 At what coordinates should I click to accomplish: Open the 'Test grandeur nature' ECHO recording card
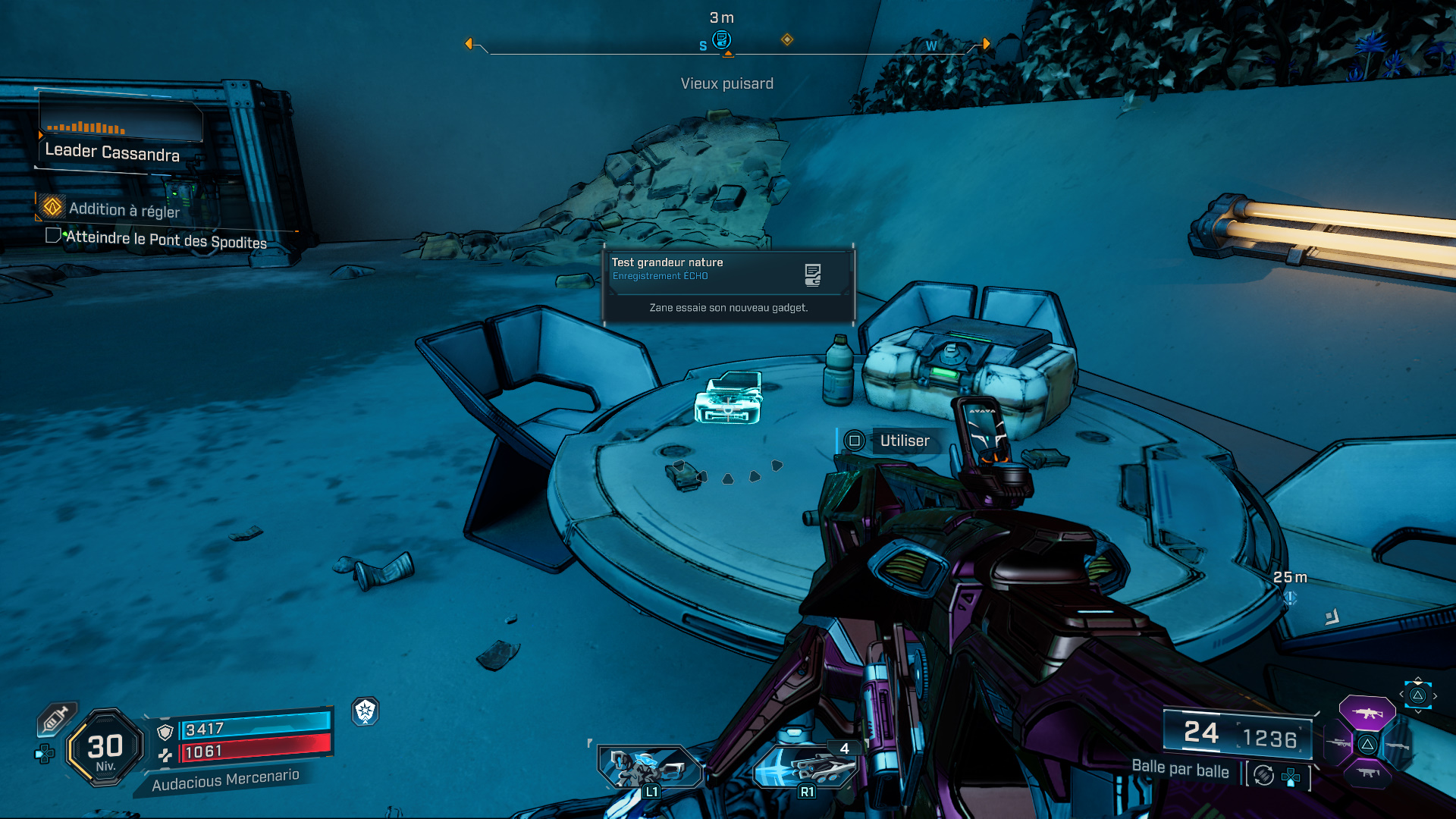click(x=728, y=285)
